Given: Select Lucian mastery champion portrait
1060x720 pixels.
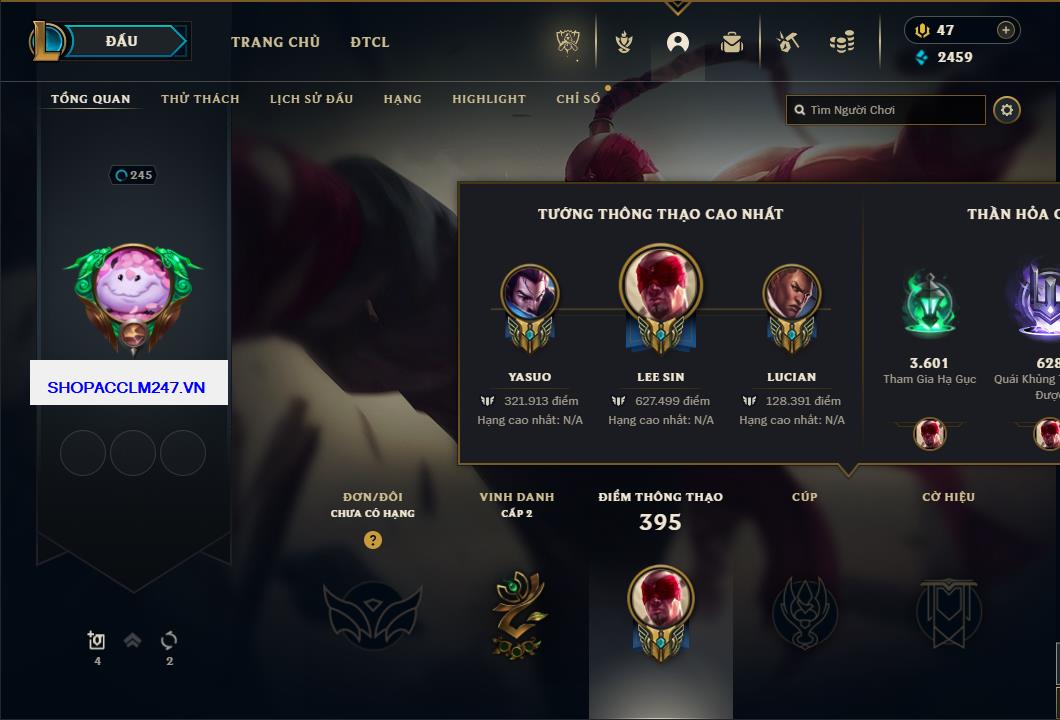Looking at the screenshot, I should (791, 293).
